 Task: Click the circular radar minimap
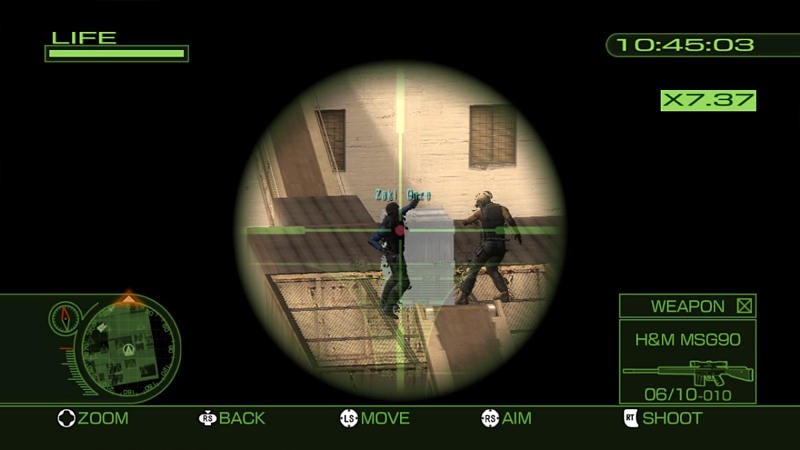[x=129, y=346]
